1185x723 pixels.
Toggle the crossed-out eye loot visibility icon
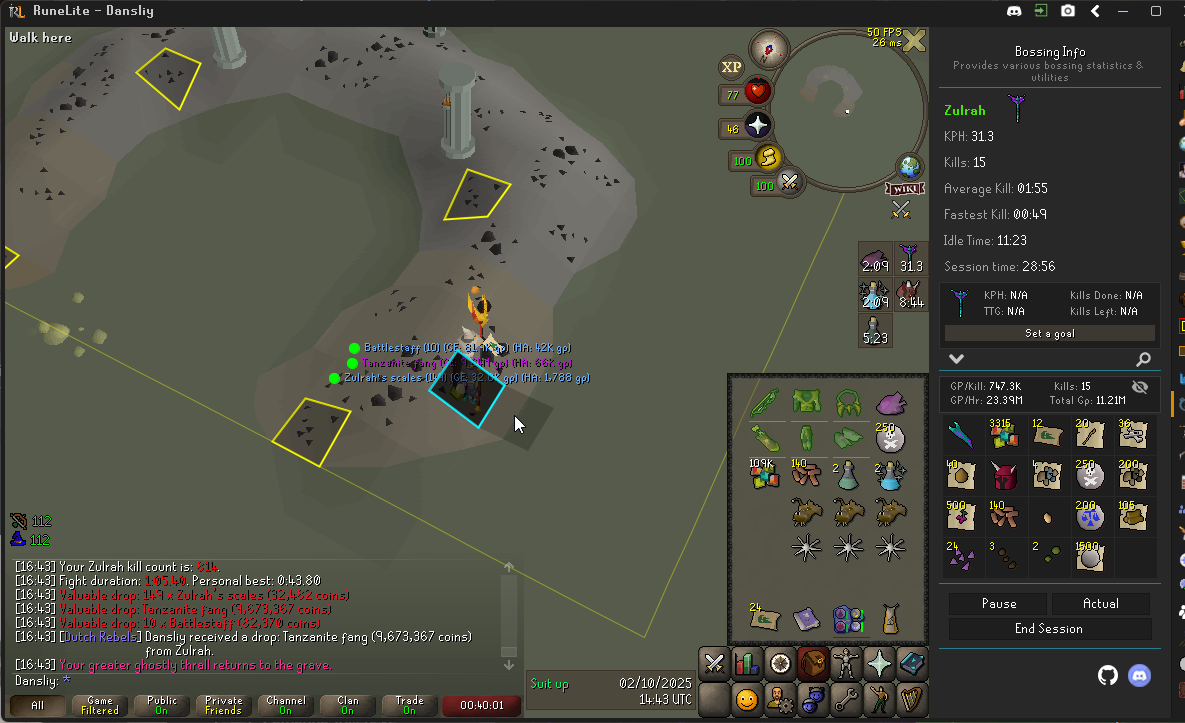(1139, 387)
